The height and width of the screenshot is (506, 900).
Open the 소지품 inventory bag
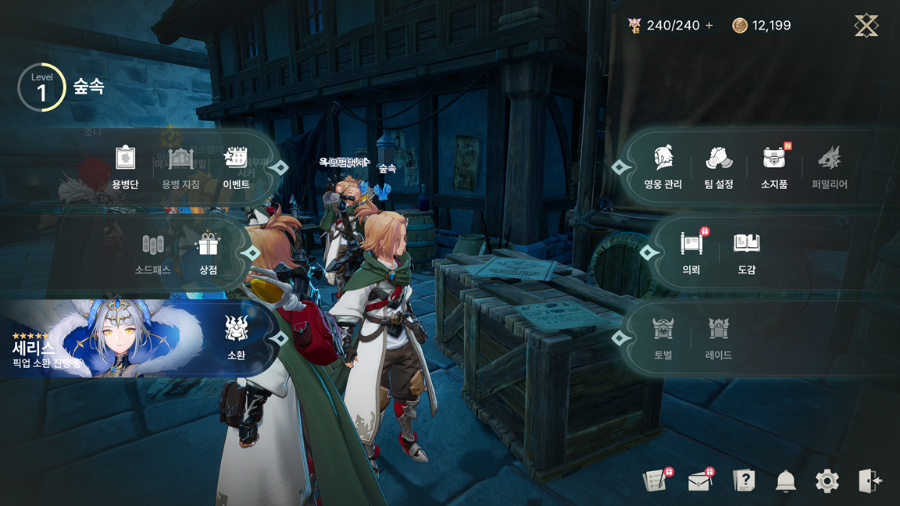[774, 166]
